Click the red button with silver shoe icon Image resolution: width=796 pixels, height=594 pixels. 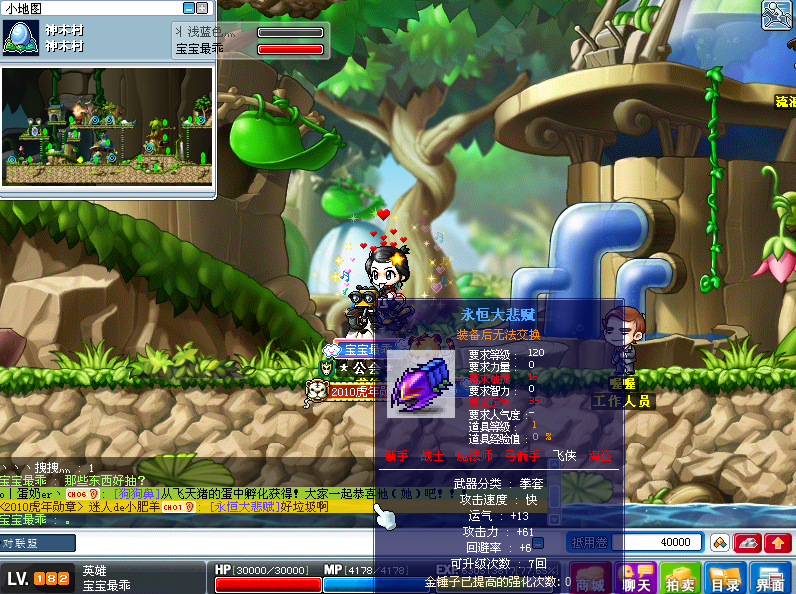click(748, 543)
